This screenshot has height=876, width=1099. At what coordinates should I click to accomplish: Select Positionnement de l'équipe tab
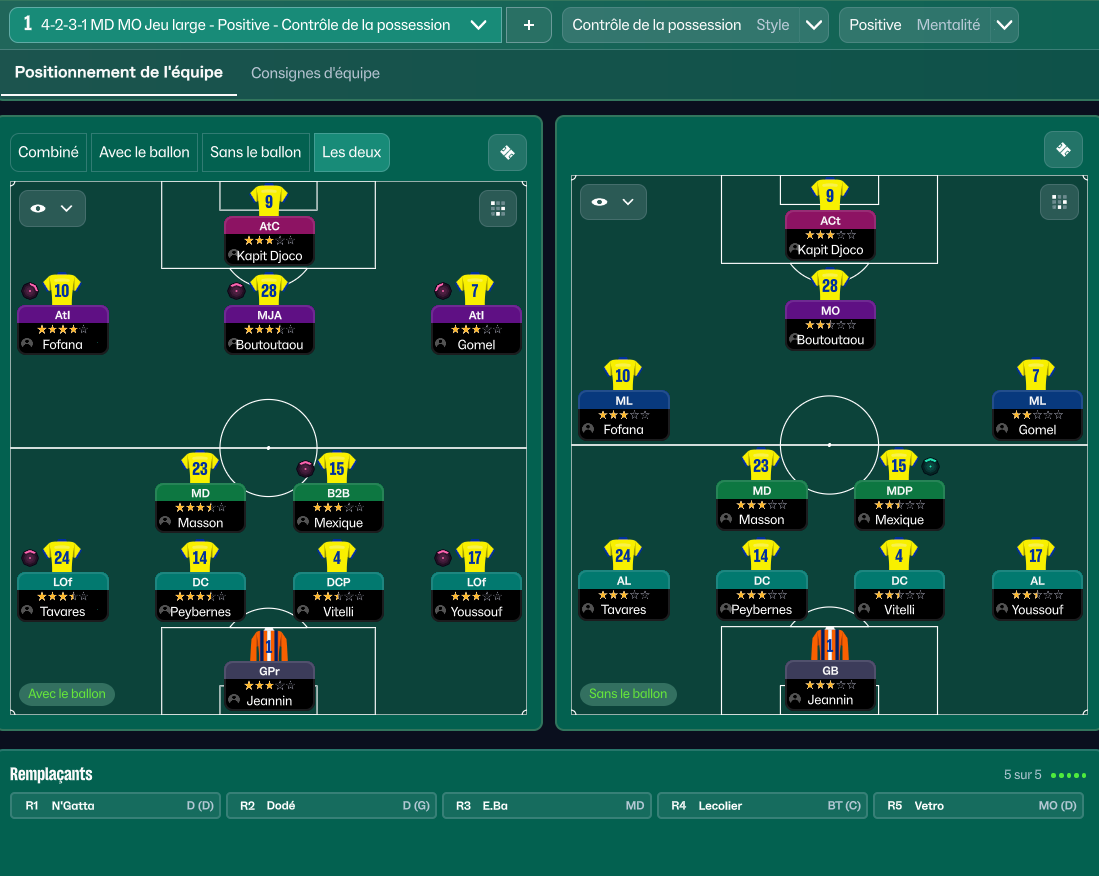pyautogui.click(x=119, y=73)
